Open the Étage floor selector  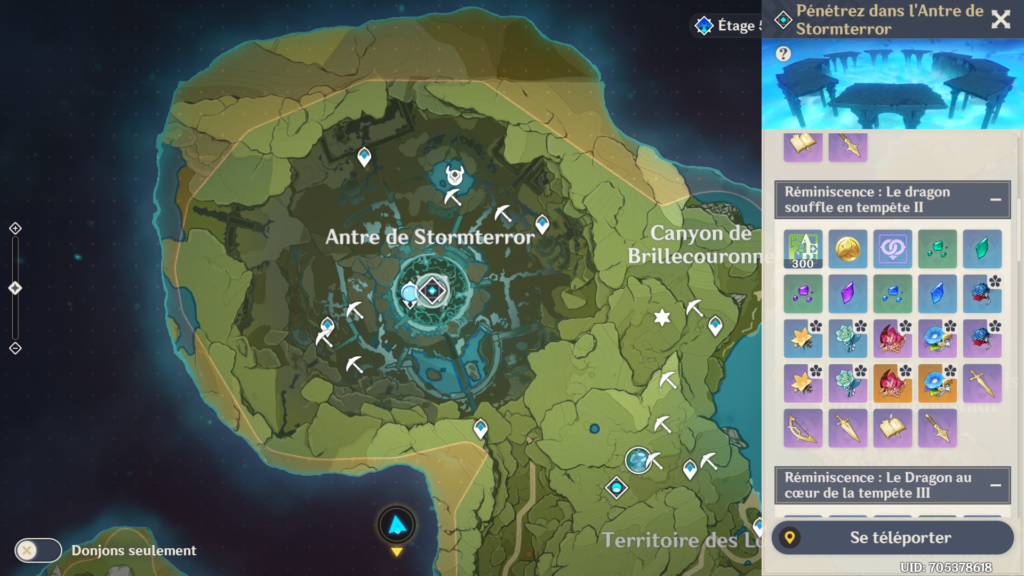tap(728, 25)
